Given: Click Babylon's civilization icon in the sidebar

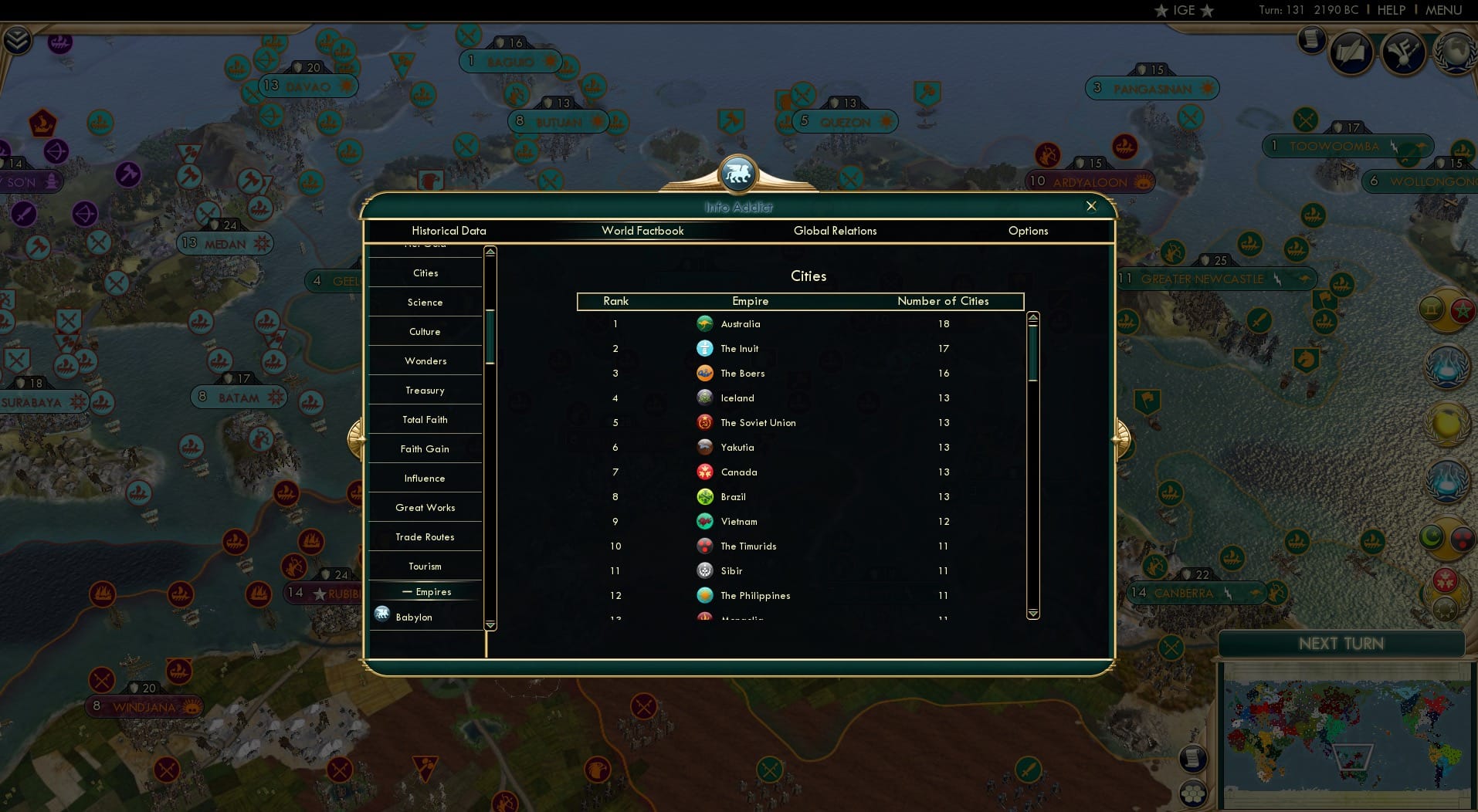Looking at the screenshot, I should click(x=381, y=614).
